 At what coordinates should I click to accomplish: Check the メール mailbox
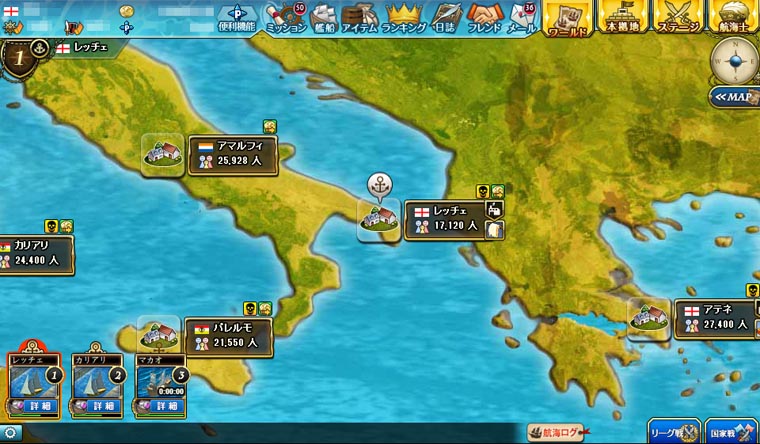(524, 18)
